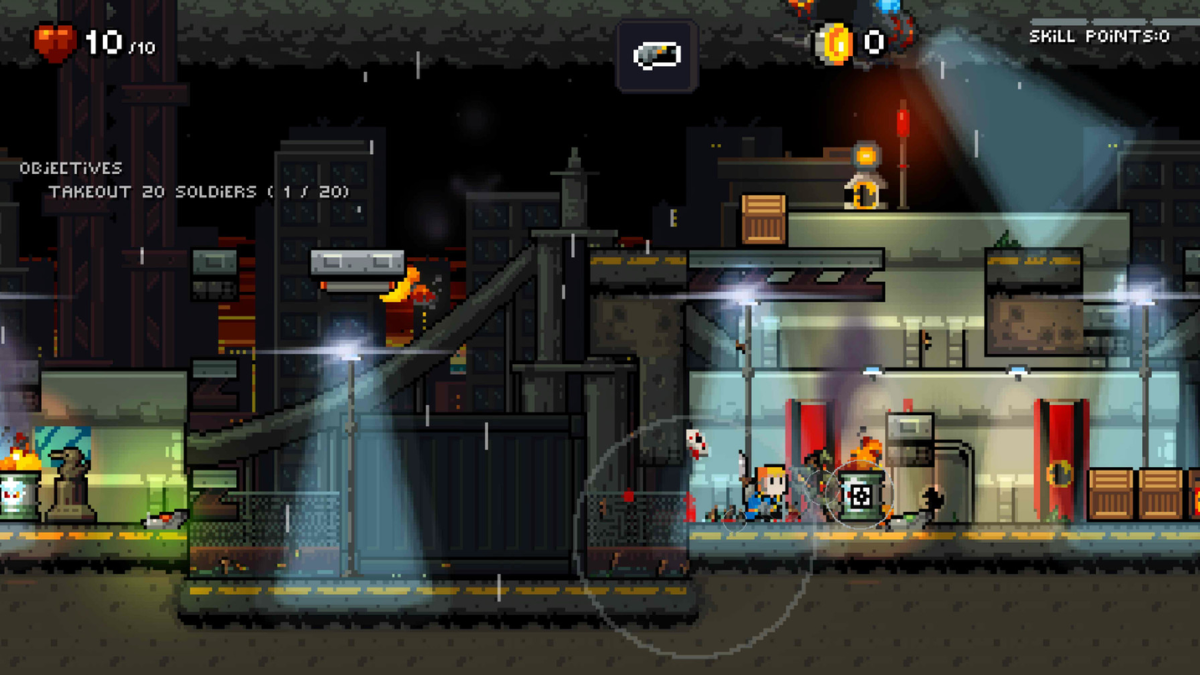Click the Takeout 20 Soldiers objective
This screenshot has width=1200, height=675.
pos(199,192)
